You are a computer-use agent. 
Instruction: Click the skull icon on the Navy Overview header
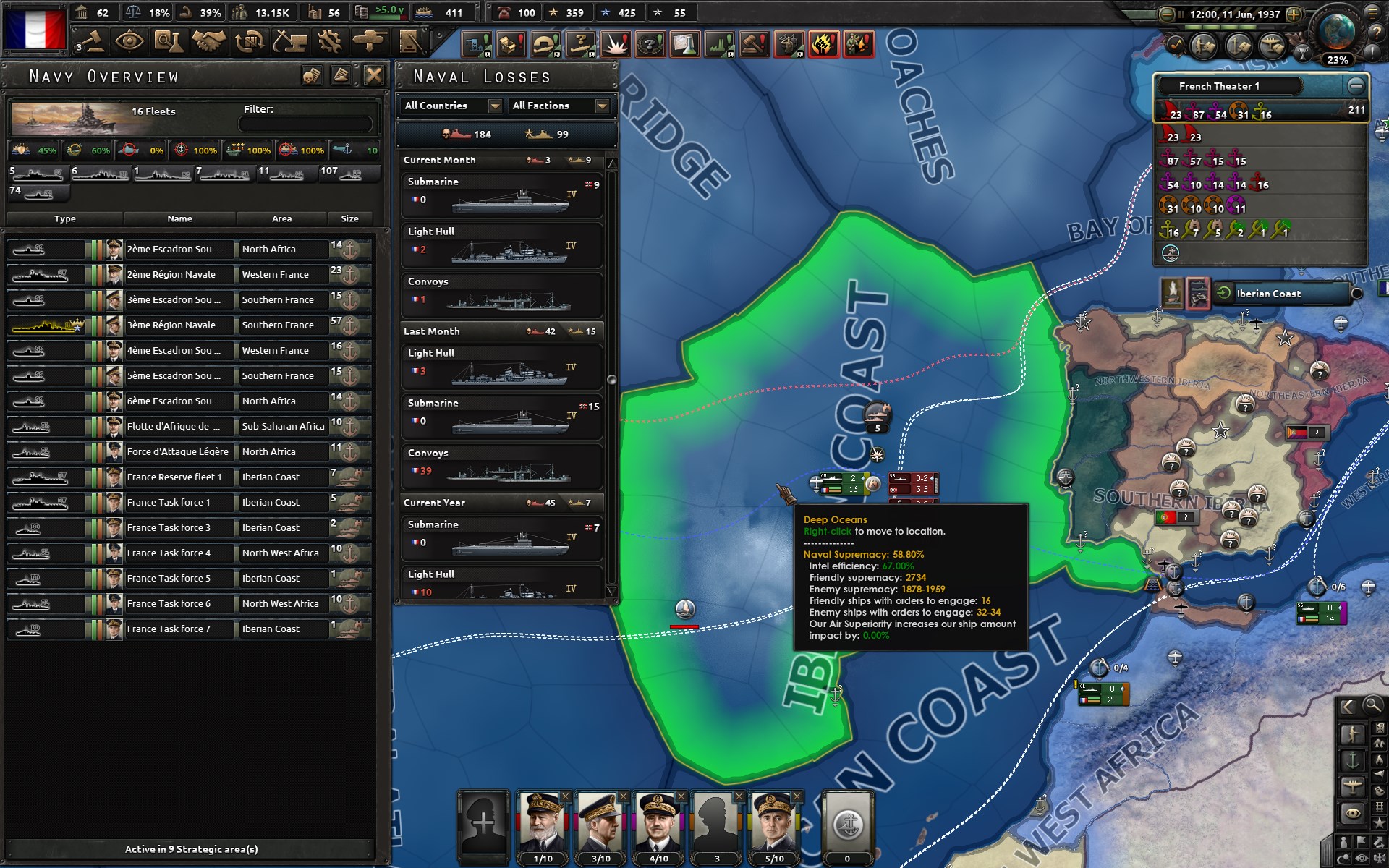pos(311,75)
